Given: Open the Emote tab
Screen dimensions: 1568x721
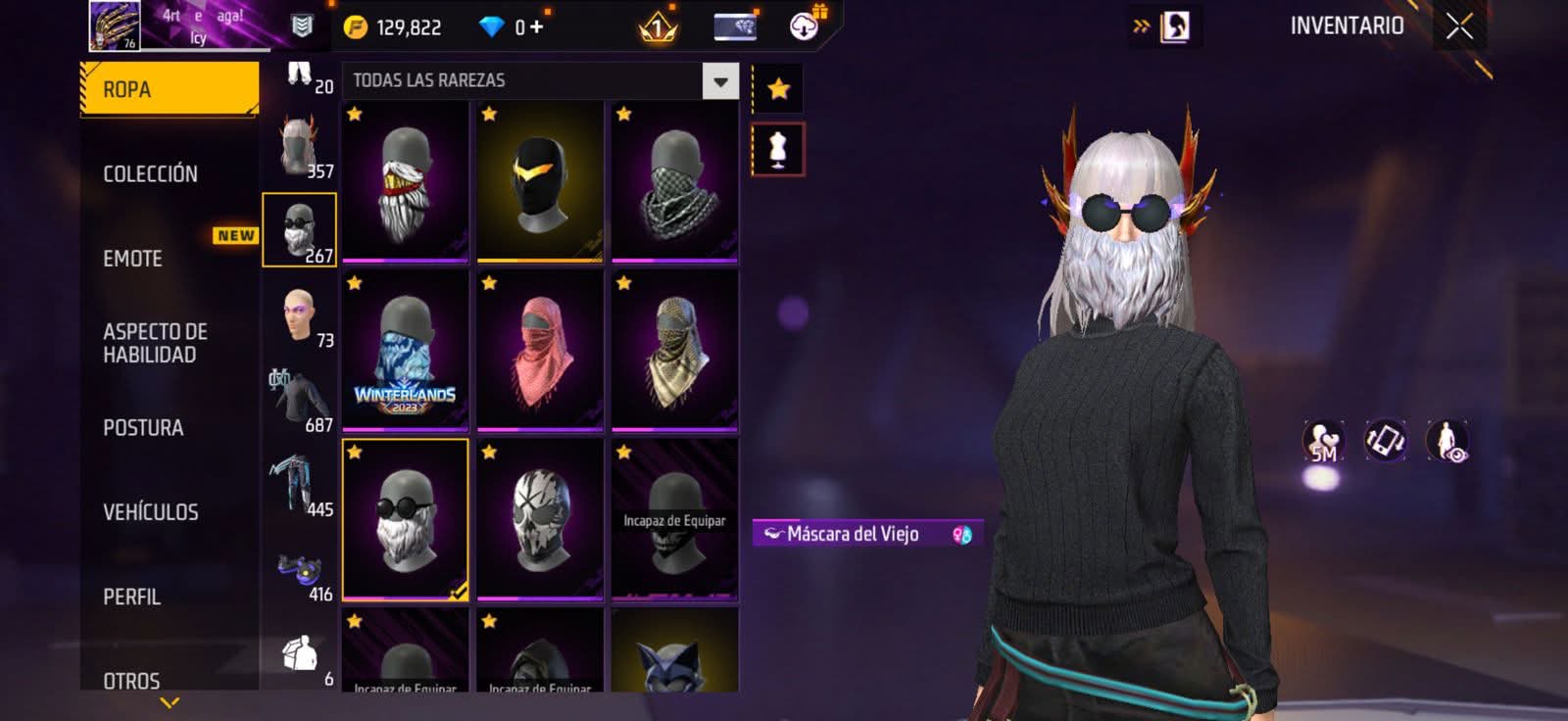Looking at the screenshot, I should [133, 259].
